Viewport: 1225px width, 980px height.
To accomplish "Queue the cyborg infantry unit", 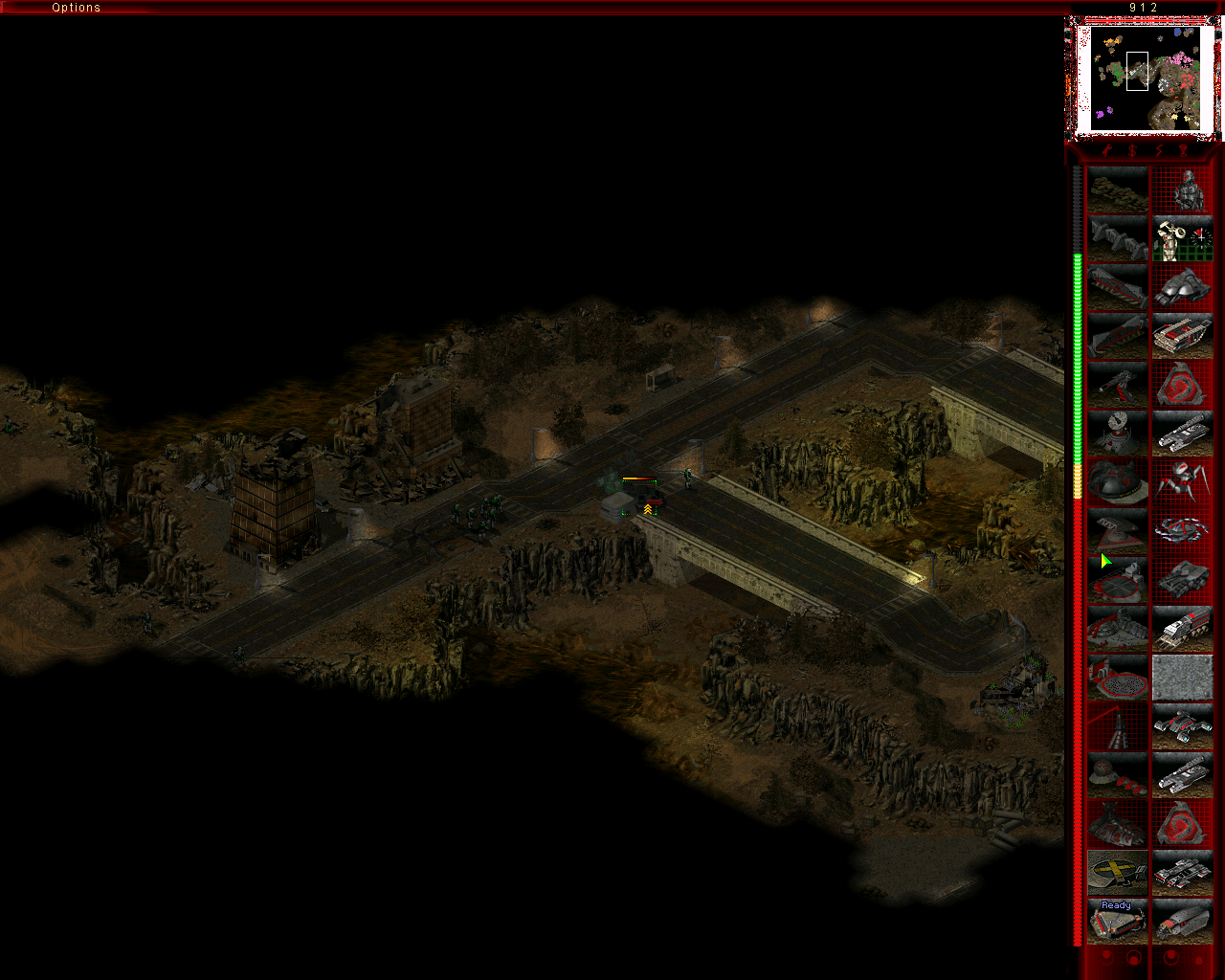I will pos(1183,190).
